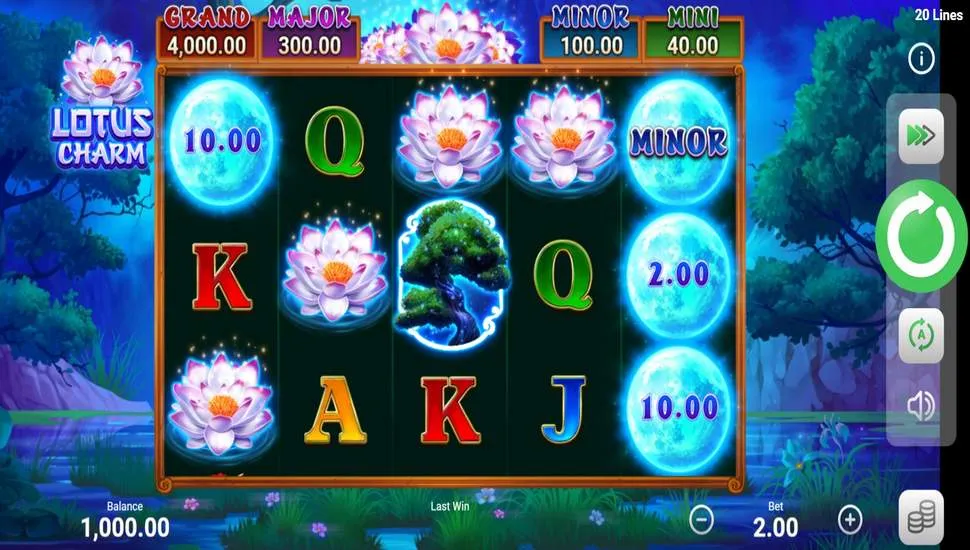Open the coin stack bet menu
970x550 pixels.
point(921,518)
